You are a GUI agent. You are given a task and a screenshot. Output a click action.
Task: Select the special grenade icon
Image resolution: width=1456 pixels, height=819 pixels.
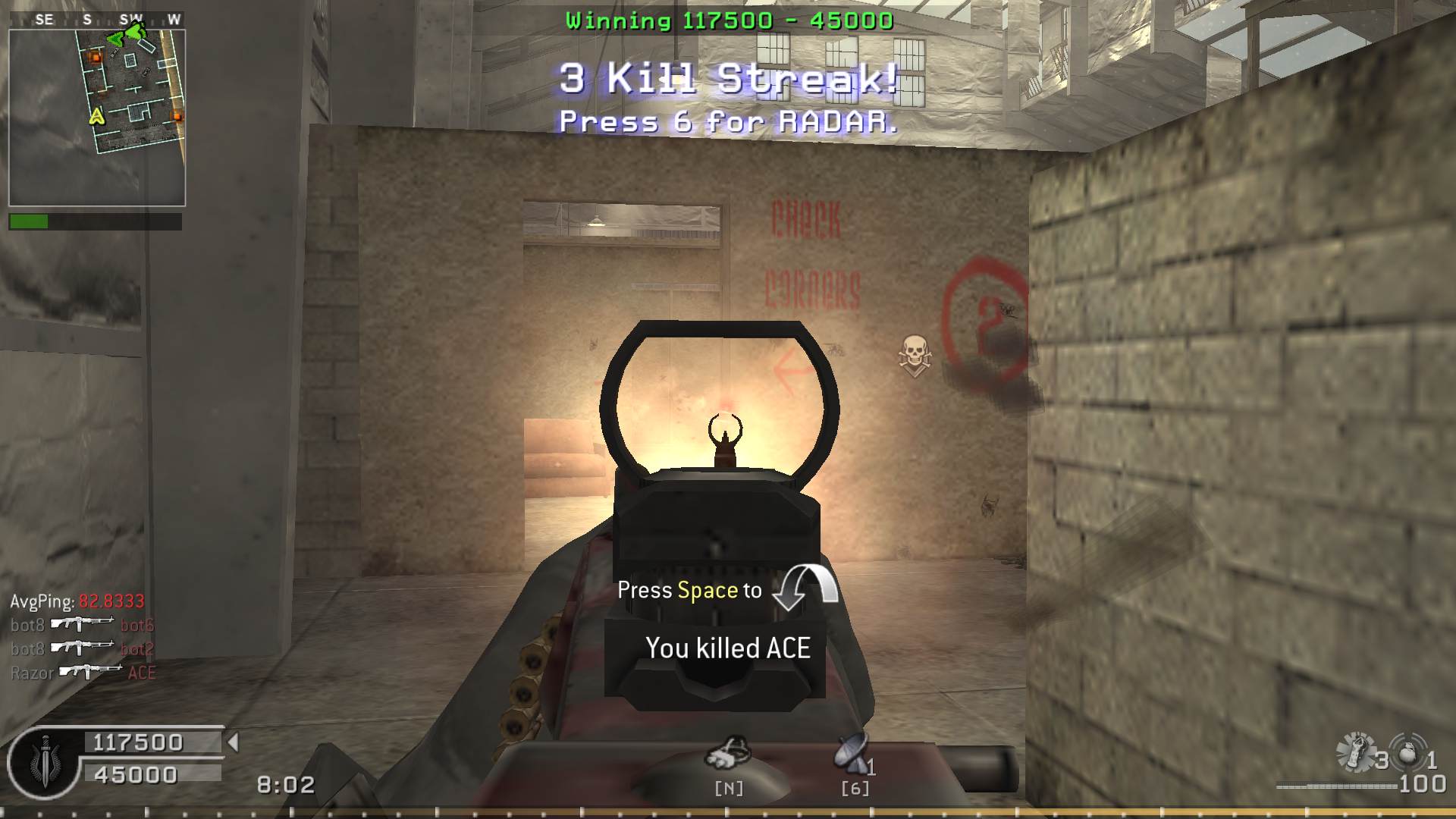click(1356, 753)
